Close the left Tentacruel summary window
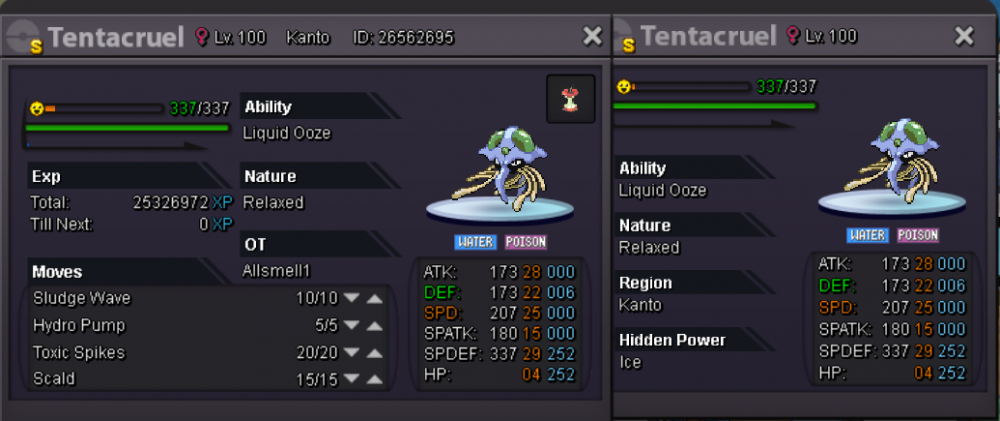Viewport: 1000px width, 421px height. pyautogui.click(x=592, y=37)
